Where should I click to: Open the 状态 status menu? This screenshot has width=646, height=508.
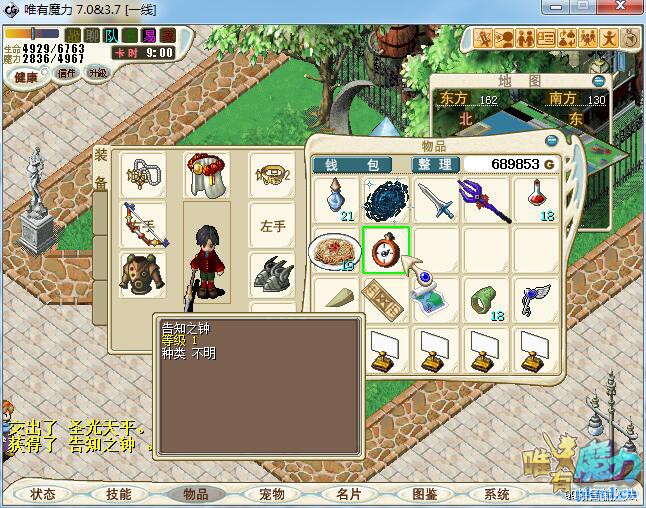pyautogui.click(x=43, y=494)
